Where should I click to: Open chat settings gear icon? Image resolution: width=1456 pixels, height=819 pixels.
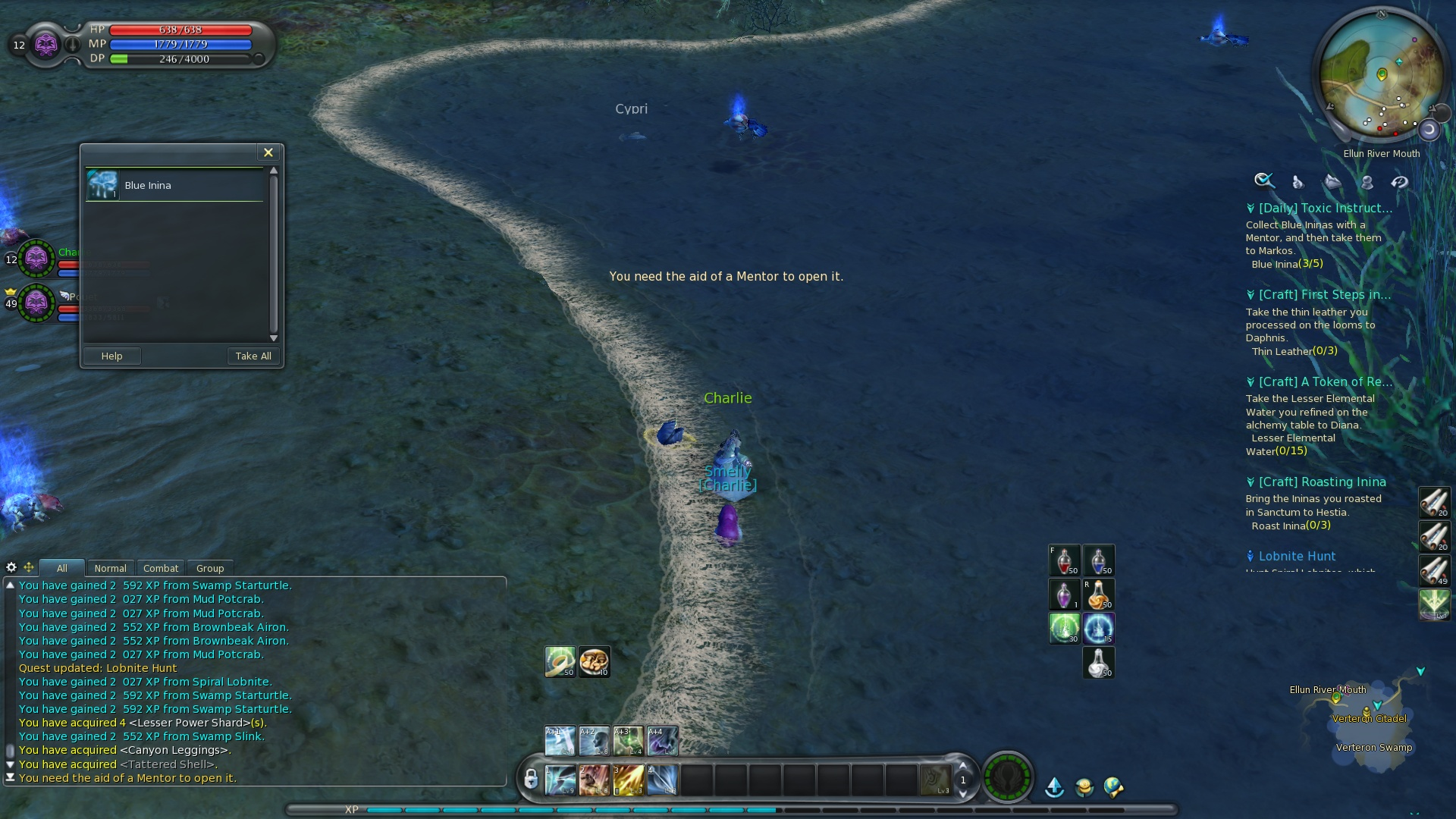click(11, 567)
